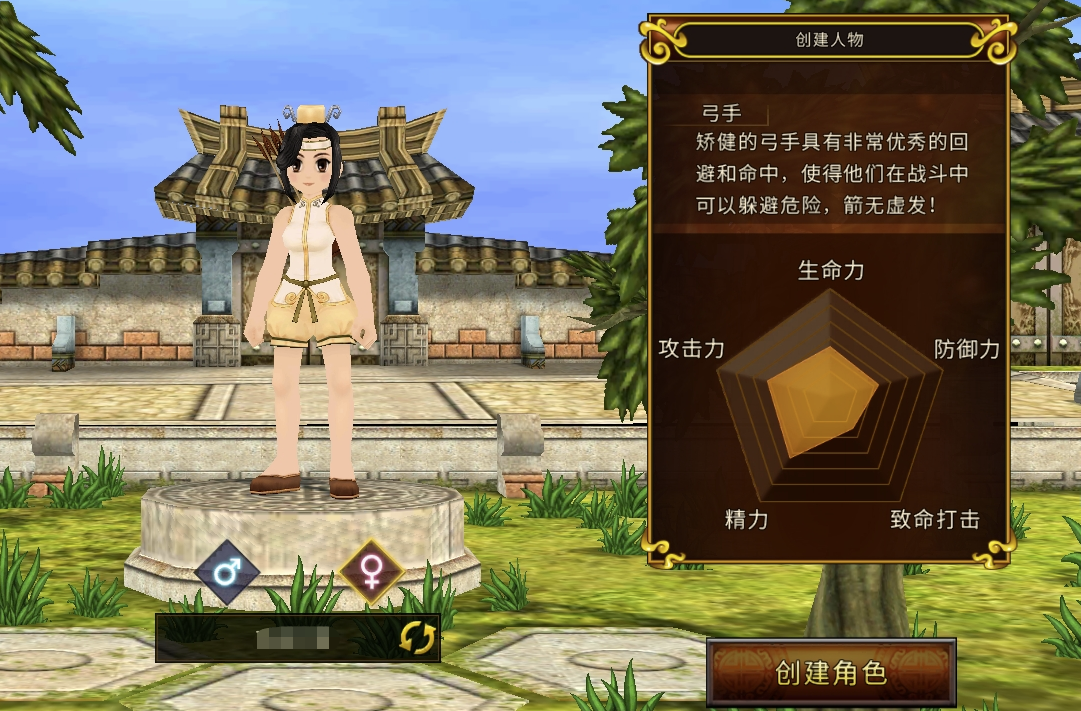Viewport: 1081px width, 711px height.
Task: Click the 创建角色 button
Action: click(x=831, y=672)
